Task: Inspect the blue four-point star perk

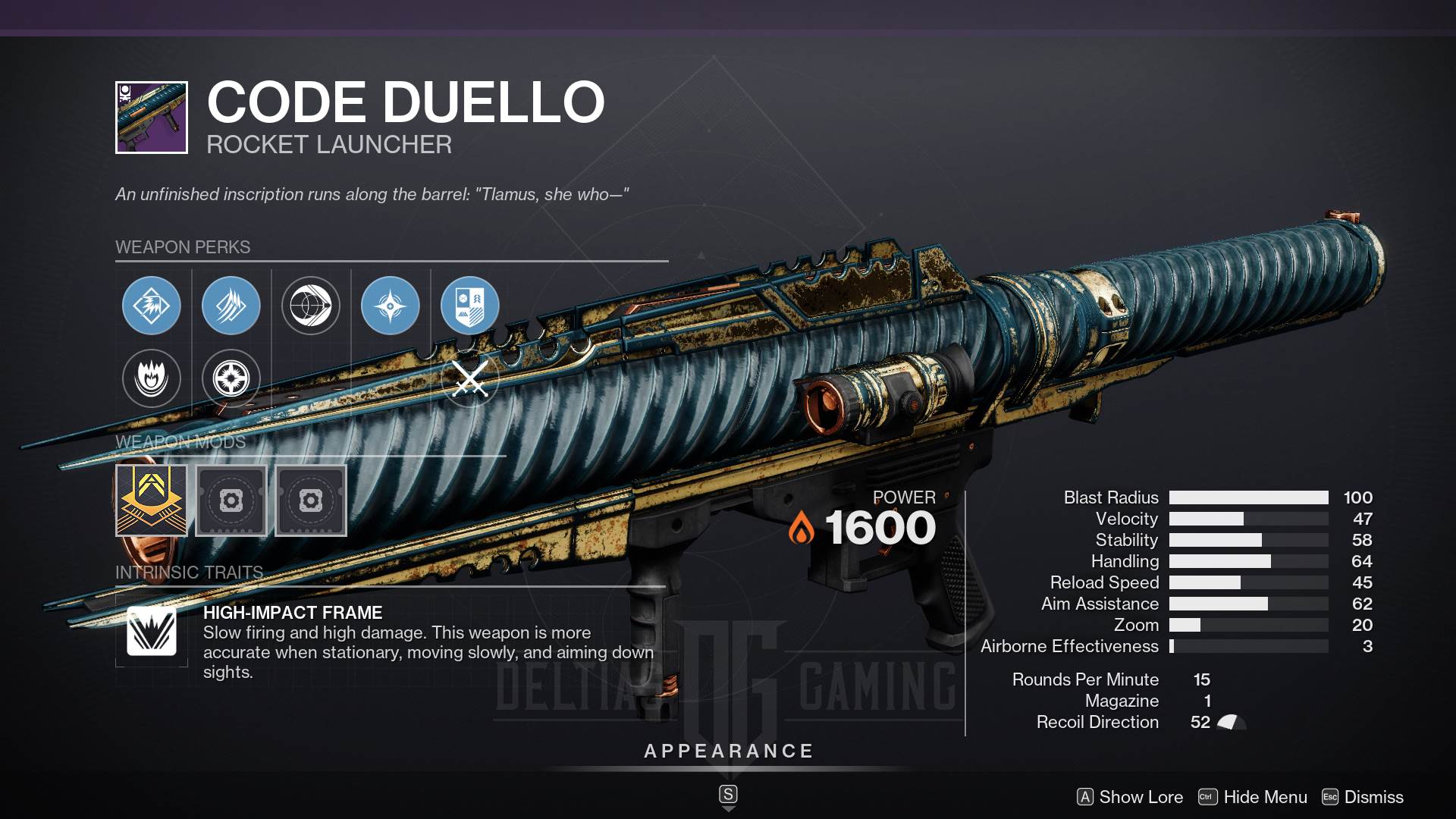Action: click(x=391, y=306)
